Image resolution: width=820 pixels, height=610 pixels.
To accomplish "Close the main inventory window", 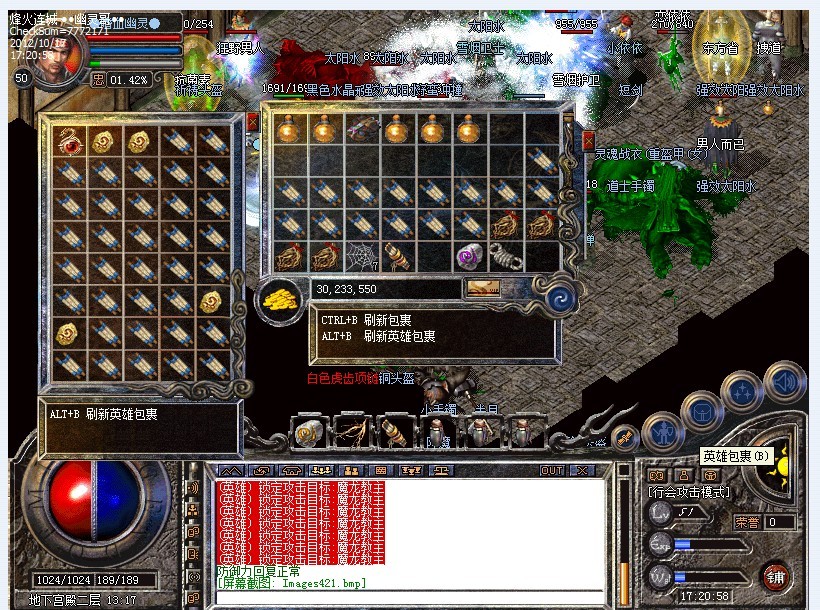I will point(588,141).
